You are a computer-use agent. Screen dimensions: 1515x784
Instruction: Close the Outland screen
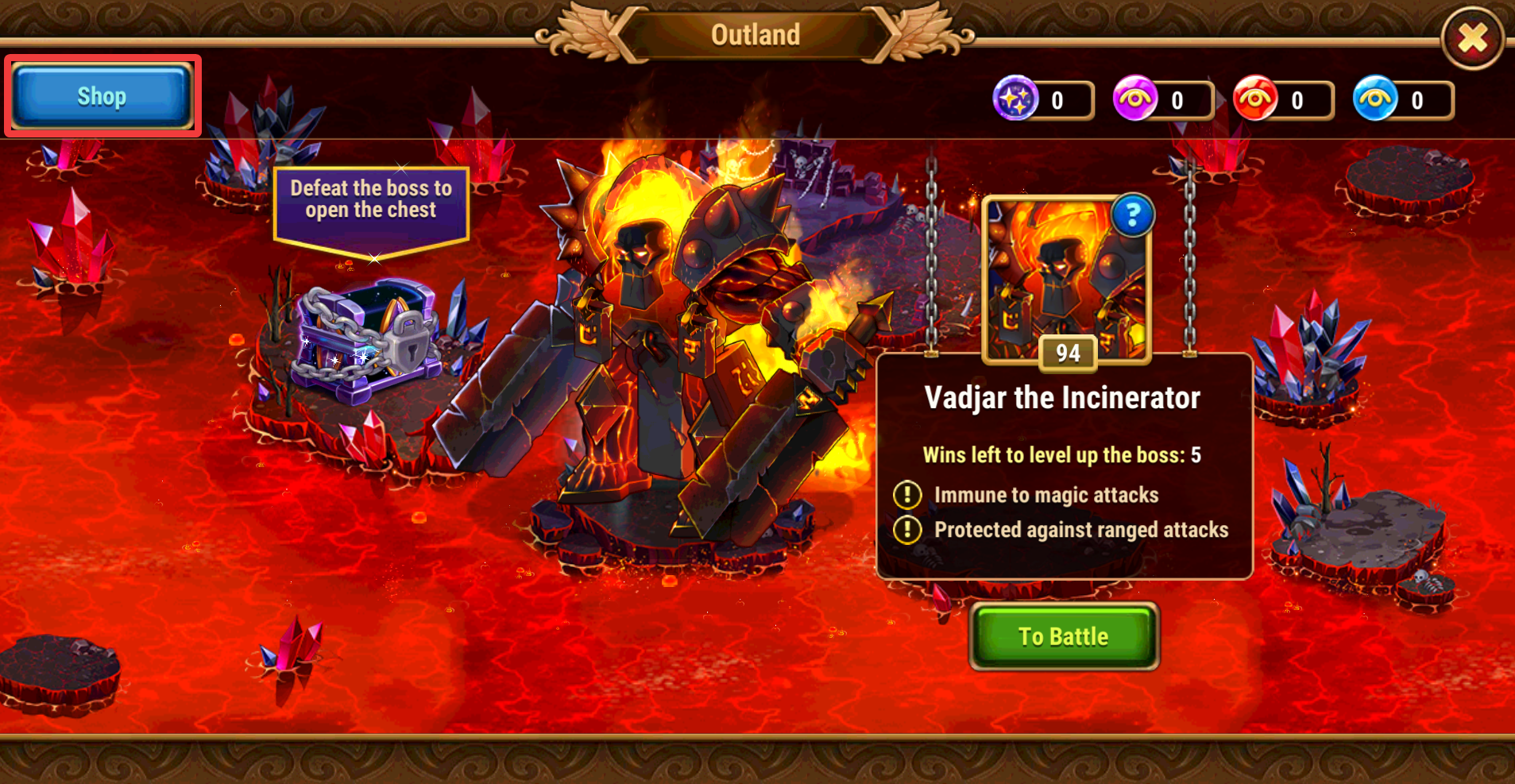pyautogui.click(x=1472, y=38)
